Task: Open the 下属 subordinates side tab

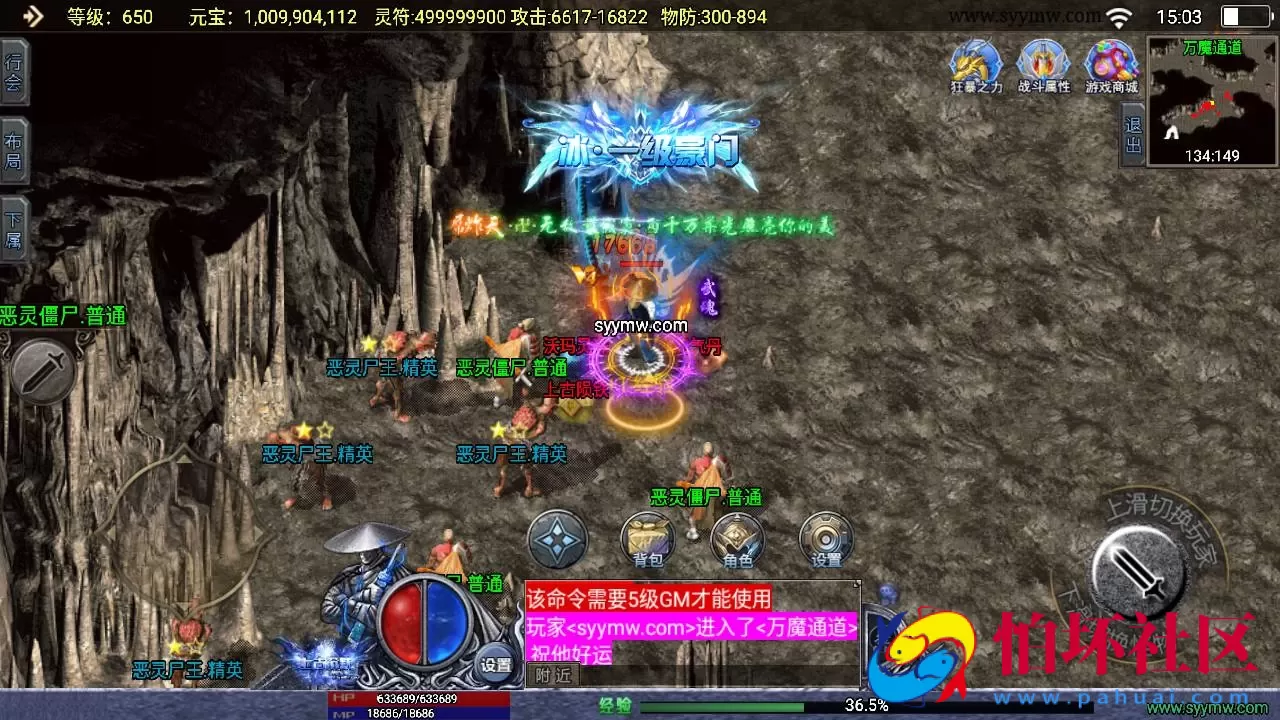Action: click(14, 230)
